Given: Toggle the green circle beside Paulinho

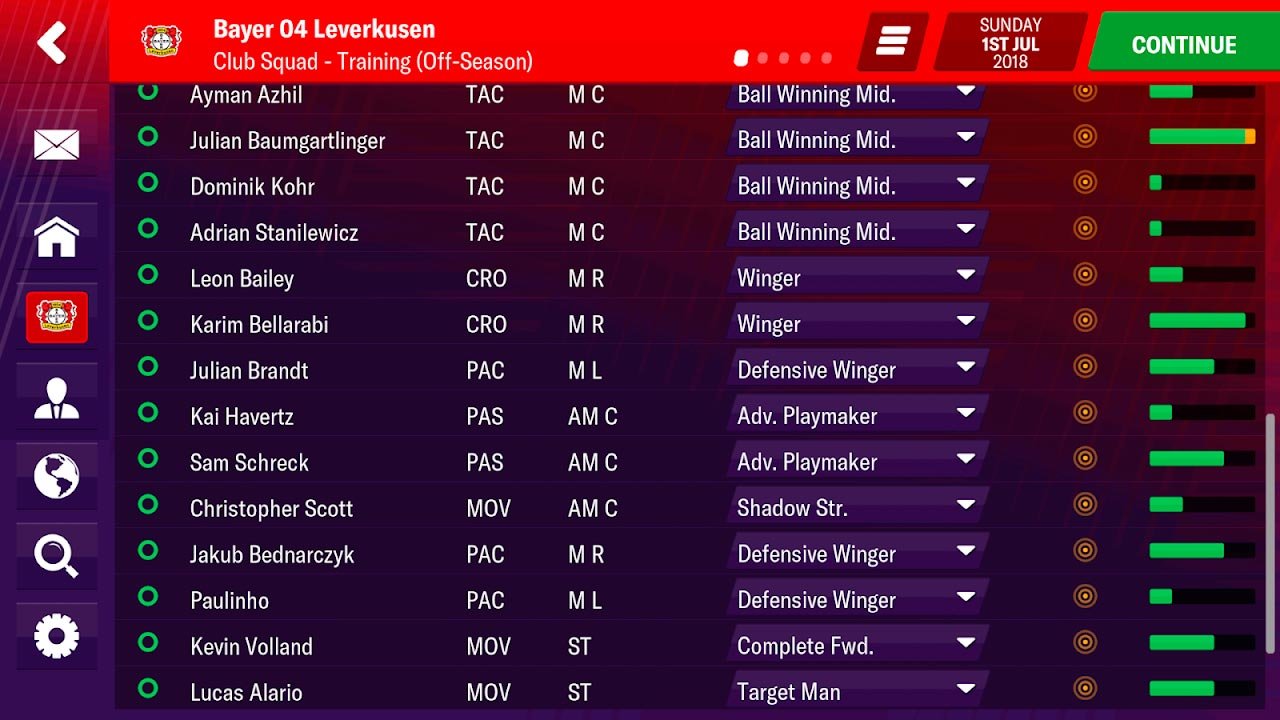Looking at the screenshot, I should (x=148, y=597).
